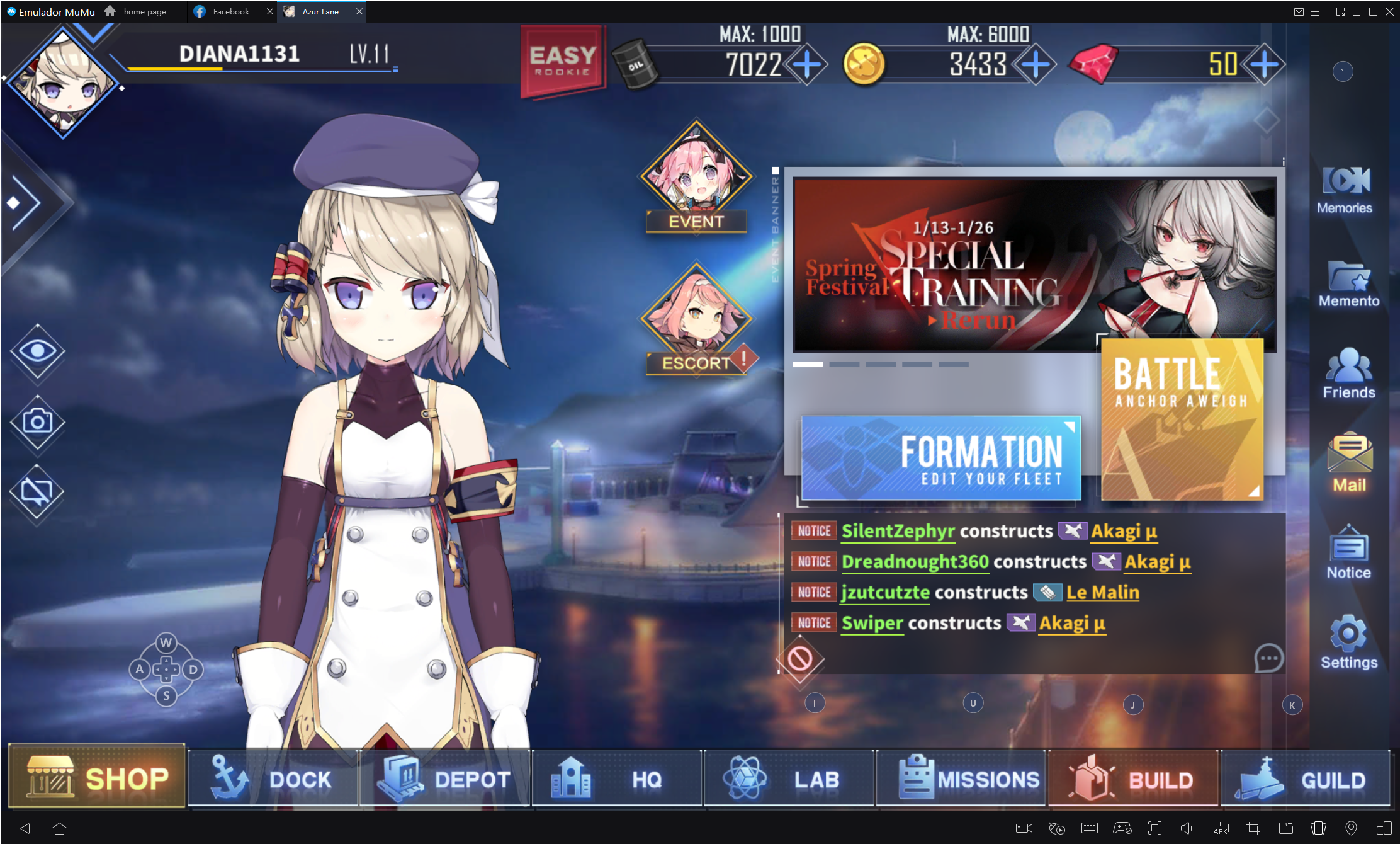Enter the HQ menu
This screenshot has height=844, width=1400.
tap(617, 779)
